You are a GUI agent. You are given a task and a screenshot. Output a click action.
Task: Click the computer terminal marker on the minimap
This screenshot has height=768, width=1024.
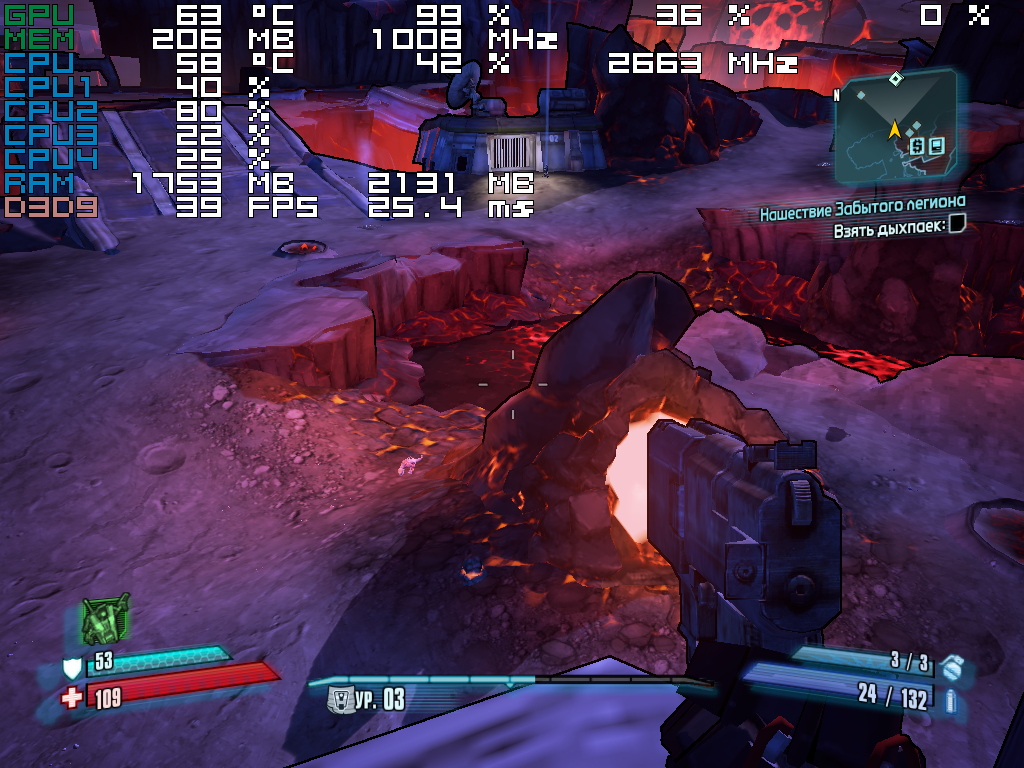pyautogui.click(x=936, y=146)
